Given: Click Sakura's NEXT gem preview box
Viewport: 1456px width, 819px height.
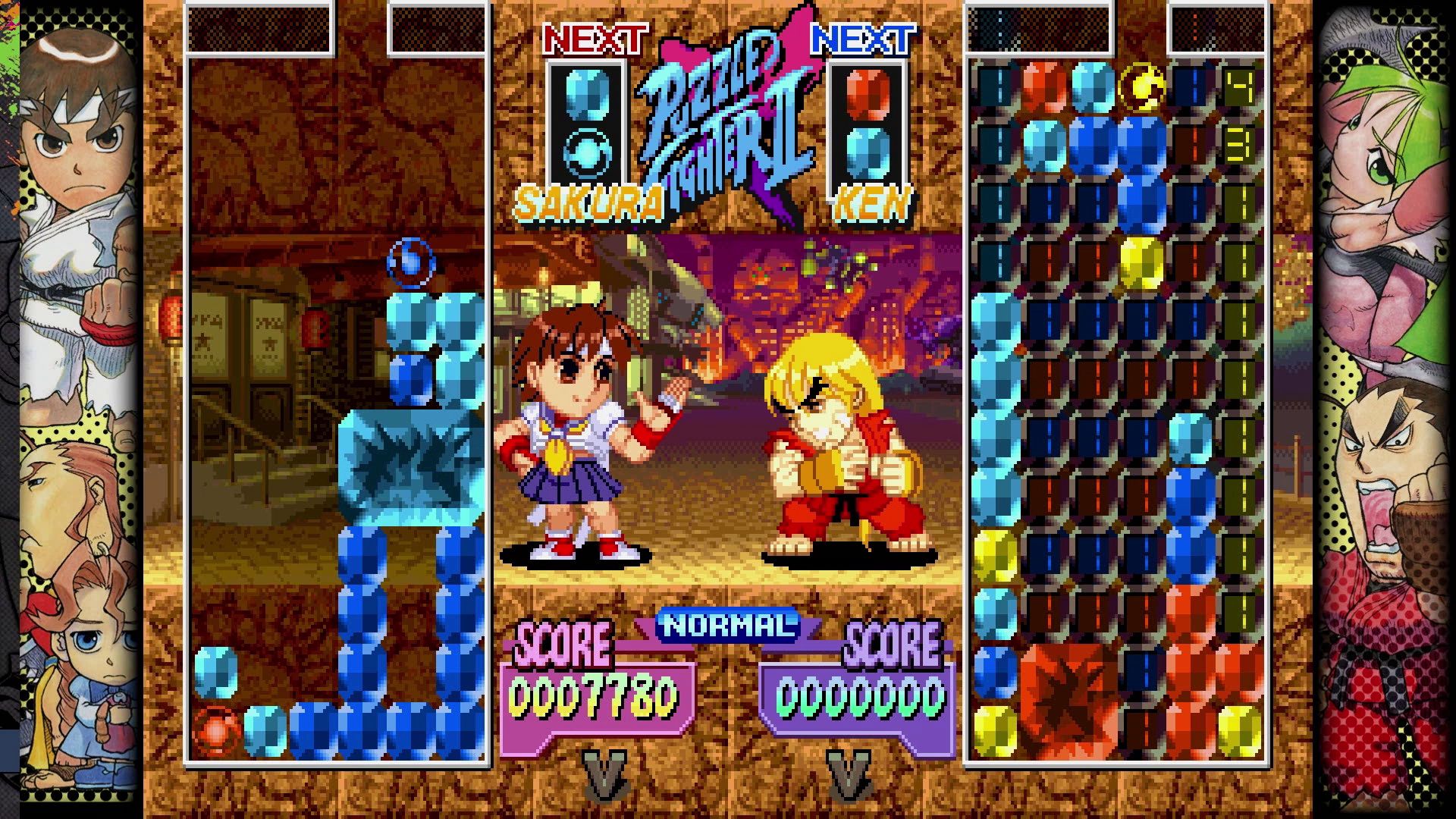Looking at the screenshot, I should [x=586, y=123].
